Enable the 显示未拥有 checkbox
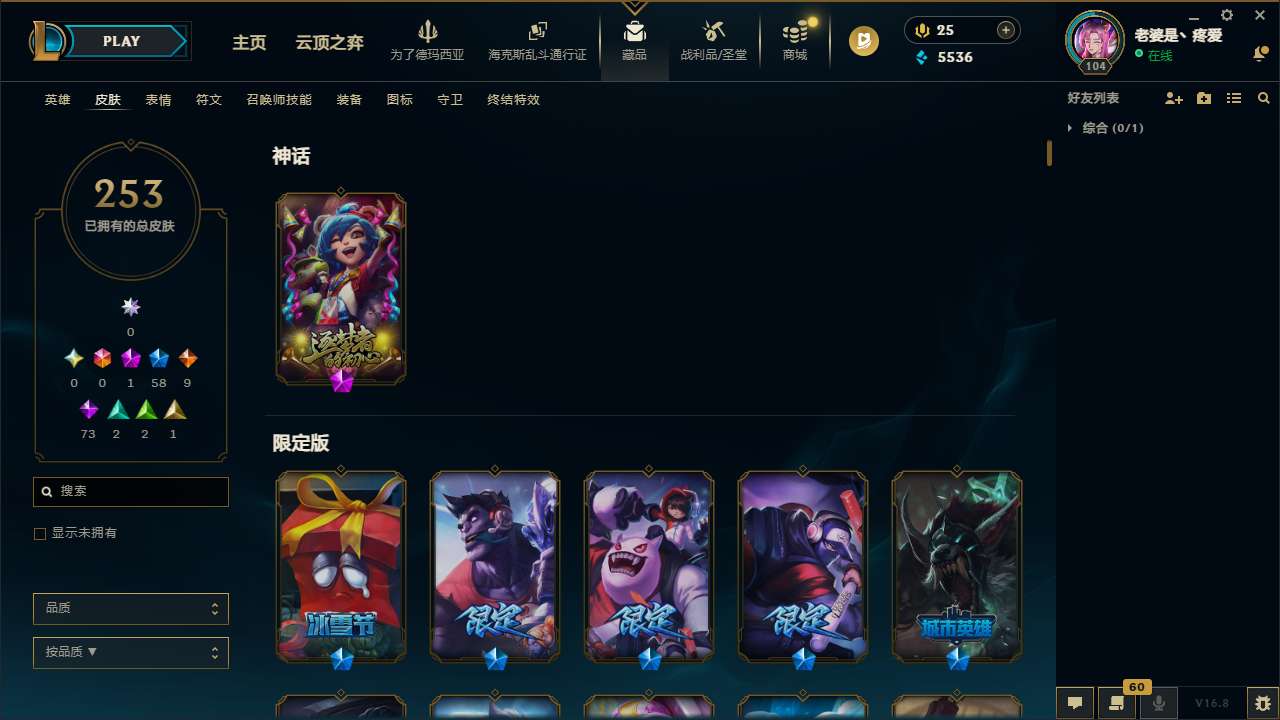1280x720 pixels. tap(40, 533)
